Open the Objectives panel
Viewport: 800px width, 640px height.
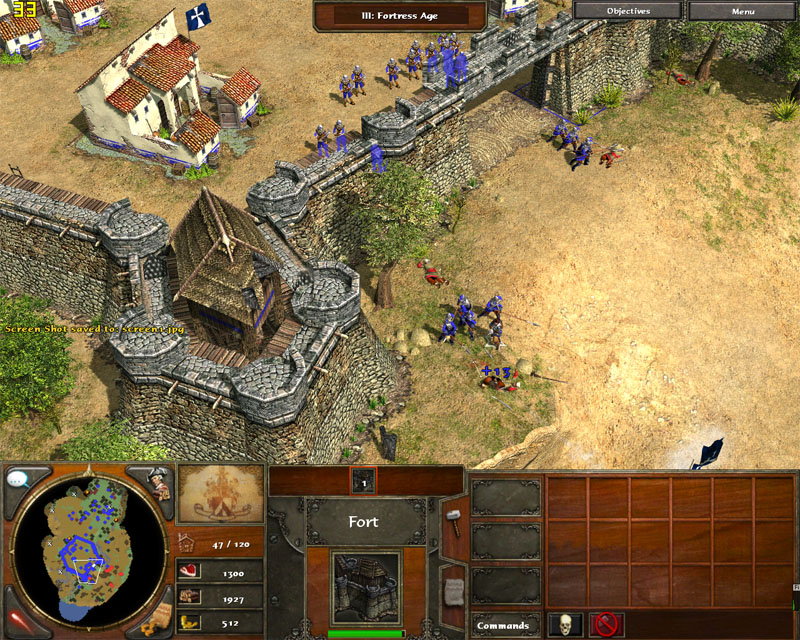628,11
